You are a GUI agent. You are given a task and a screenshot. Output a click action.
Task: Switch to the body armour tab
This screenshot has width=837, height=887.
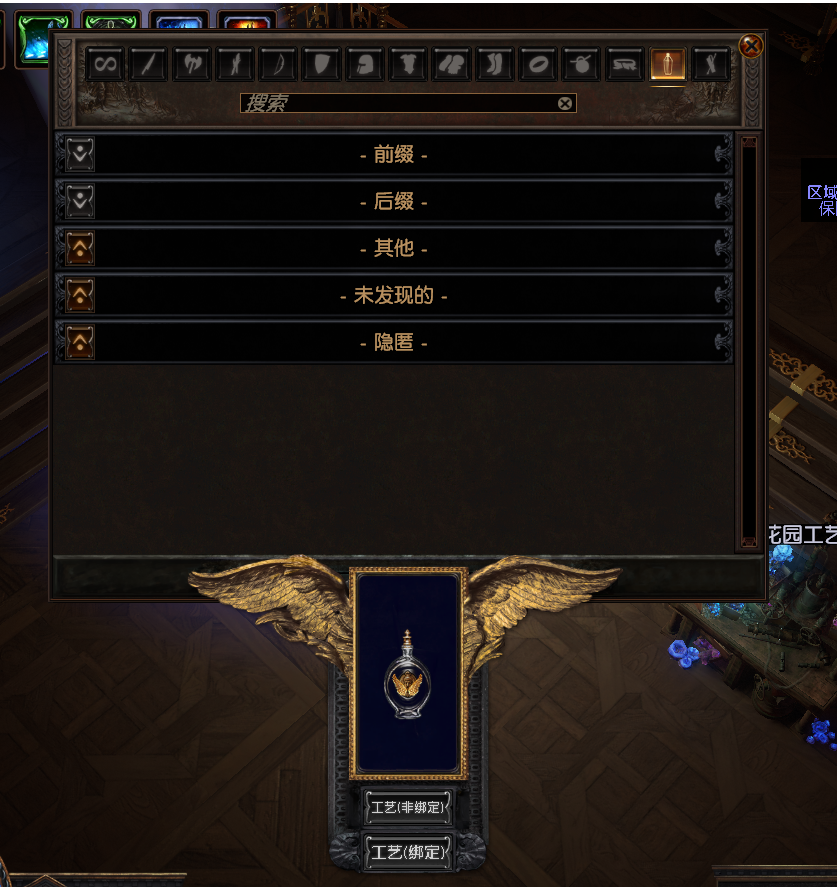point(407,65)
